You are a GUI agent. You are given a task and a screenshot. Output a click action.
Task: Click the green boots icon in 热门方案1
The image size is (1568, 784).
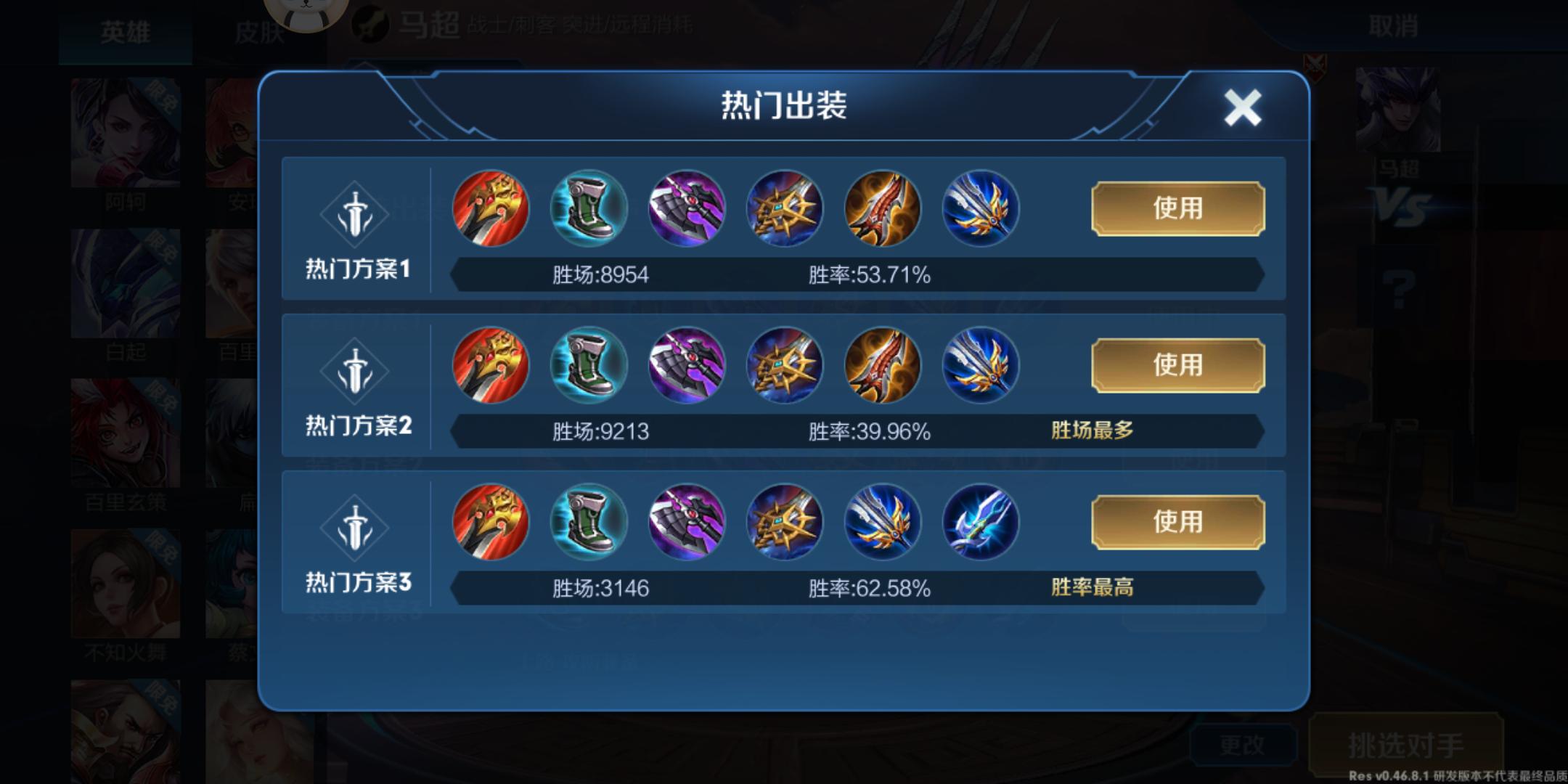tap(588, 210)
